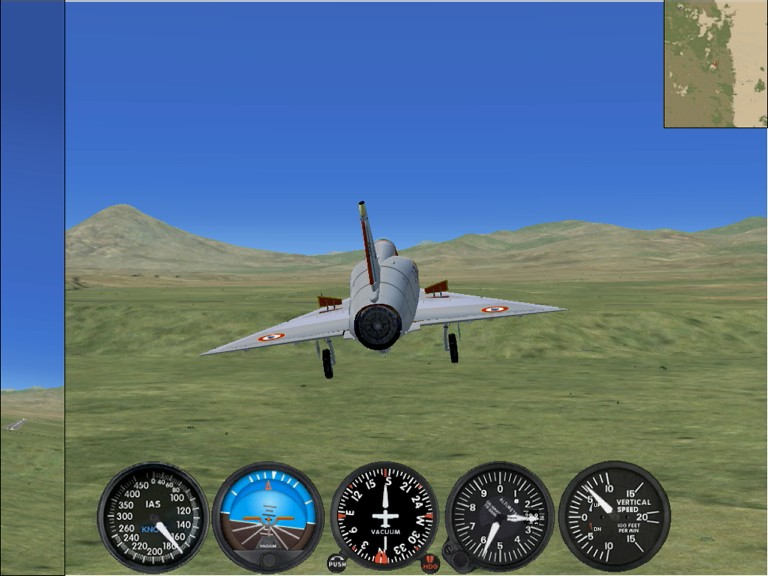Click the attitude indicator's bottom adjustment knob
768x576 pixels.
click(x=268, y=560)
